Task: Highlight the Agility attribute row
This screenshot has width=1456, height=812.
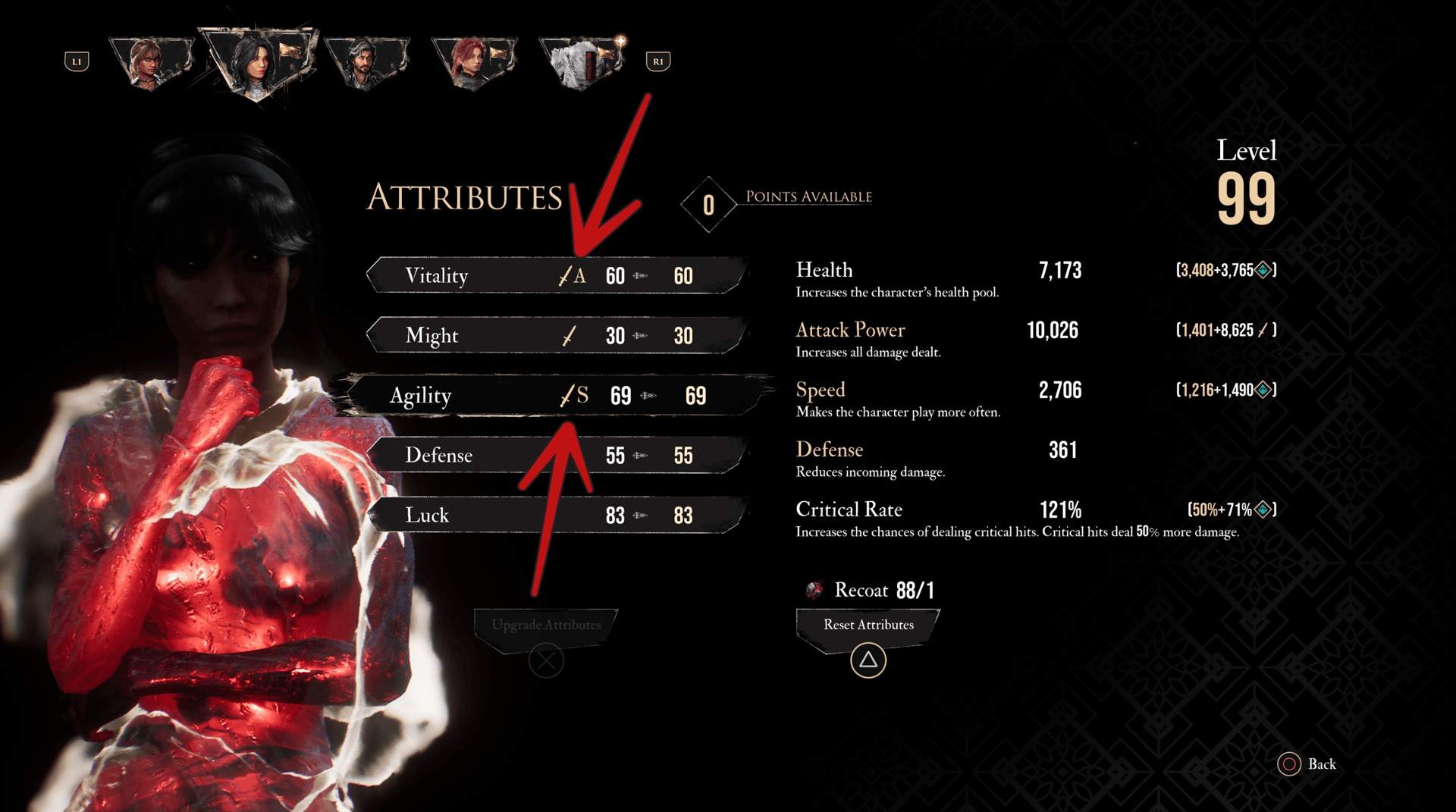Action: click(556, 395)
